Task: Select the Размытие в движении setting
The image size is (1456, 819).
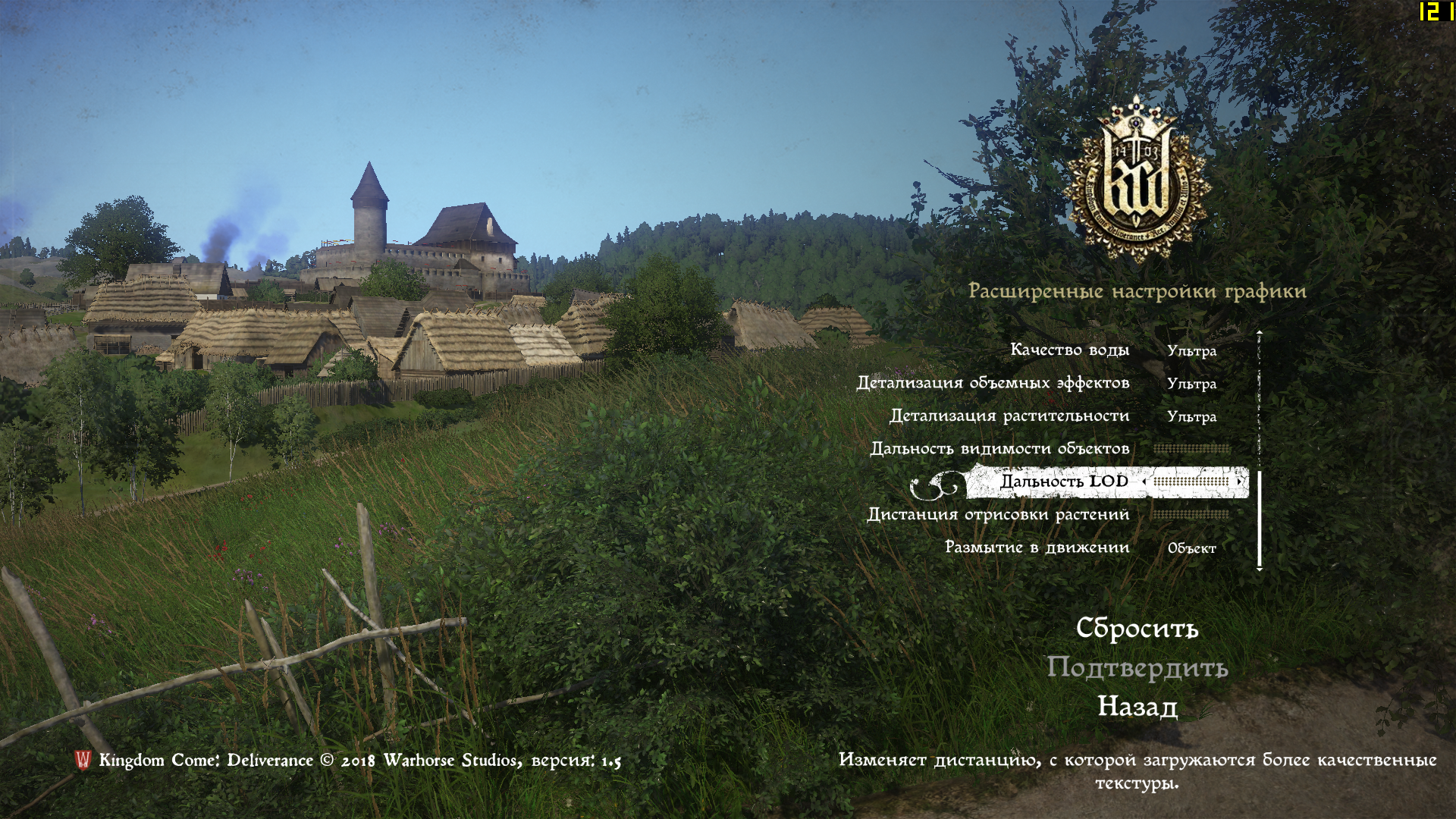Action: pos(1037,548)
